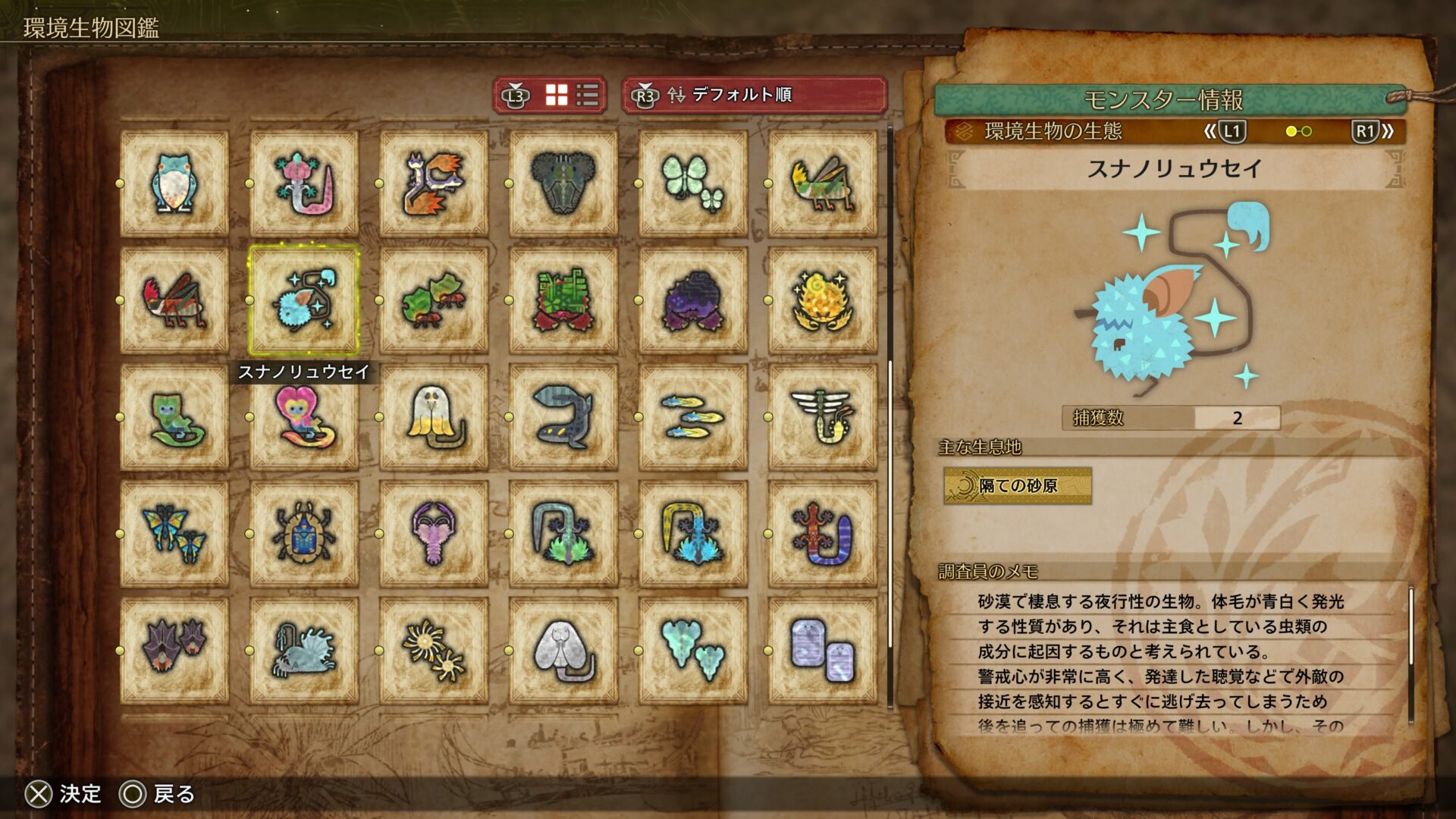Open the 隔ての砂原 habitat entry

click(x=1018, y=485)
